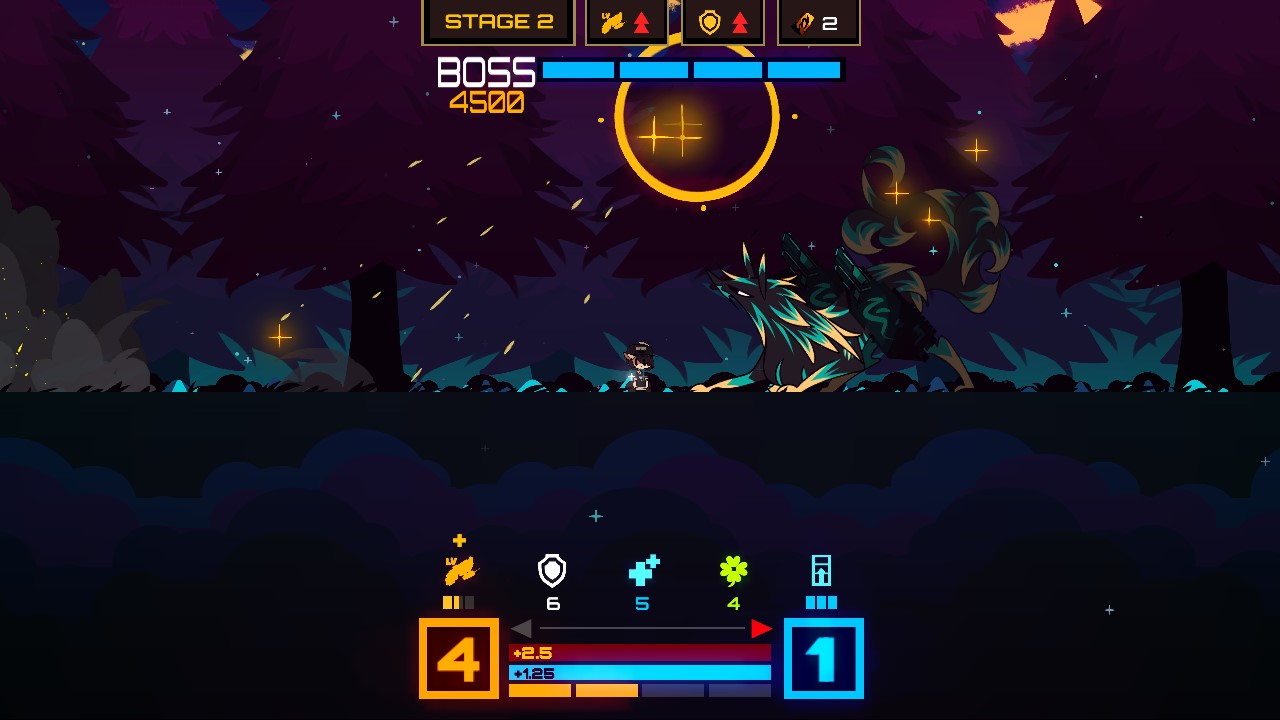Click the blue medkit cross icon showing 5

pos(643,570)
